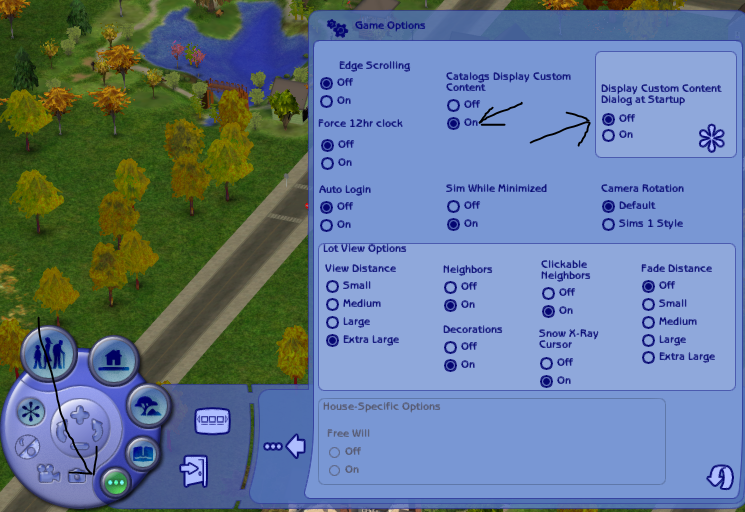This screenshot has width=745, height=512.
Task: Turn off Catalogs Display Custom Content
Action: click(x=454, y=104)
